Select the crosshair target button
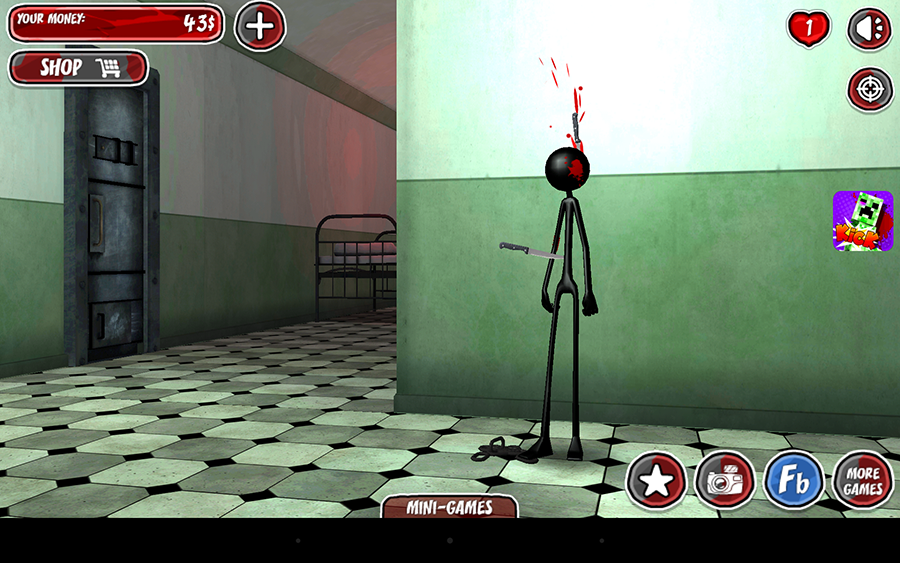Image resolution: width=900 pixels, height=563 pixels. pyautogui.click(x=870, y=90)
